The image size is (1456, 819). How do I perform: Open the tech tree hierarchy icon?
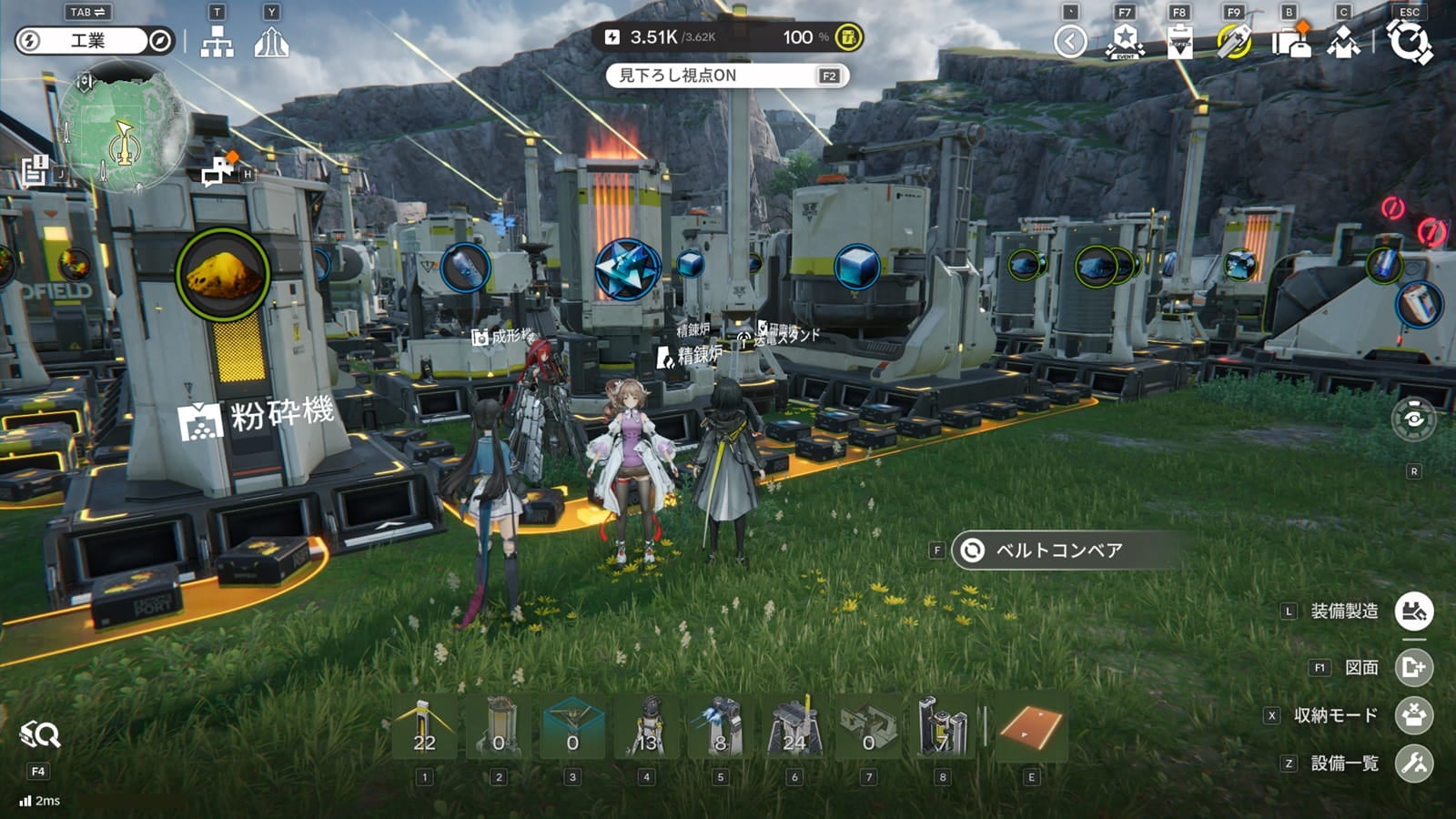click(217, 42)
